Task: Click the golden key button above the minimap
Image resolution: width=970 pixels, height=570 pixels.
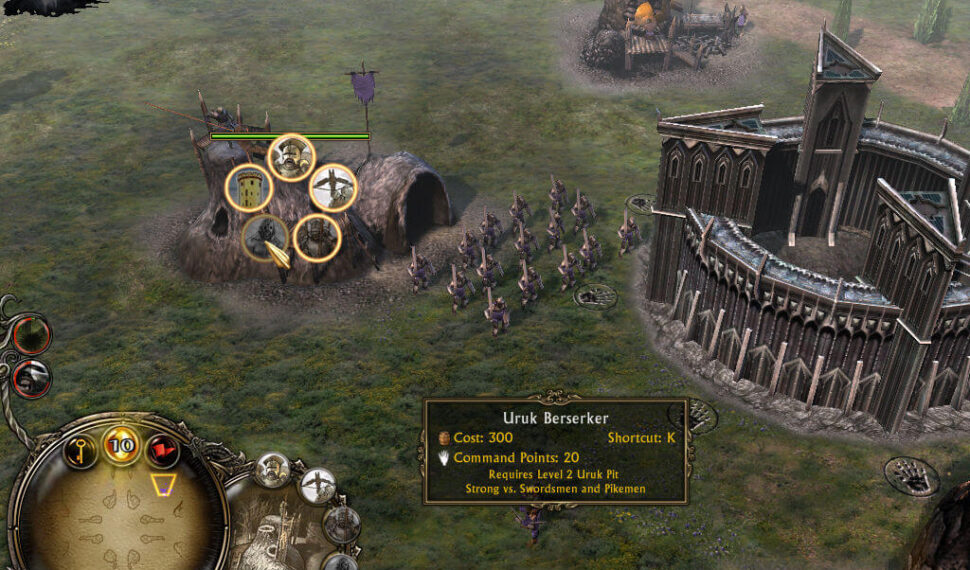Action: (x=81, y=450)
